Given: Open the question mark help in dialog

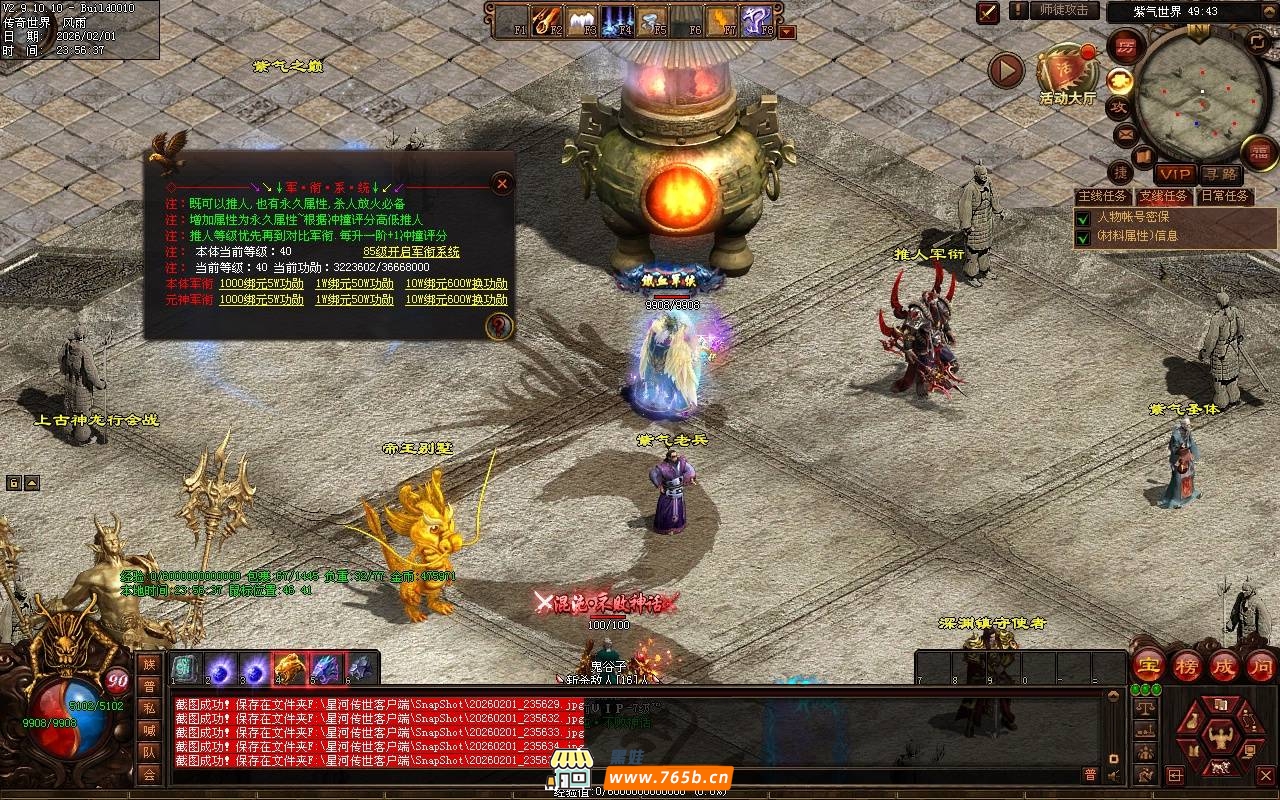Looking at the screenshot, I should coord(498,325).
